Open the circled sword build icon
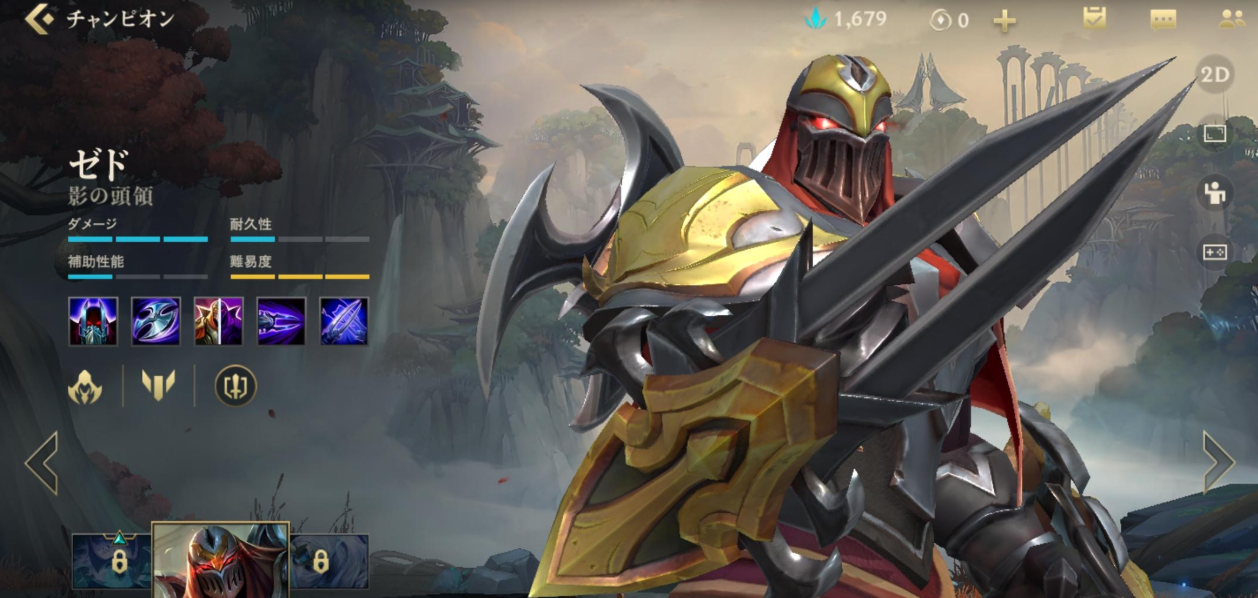 click(236, 385)
